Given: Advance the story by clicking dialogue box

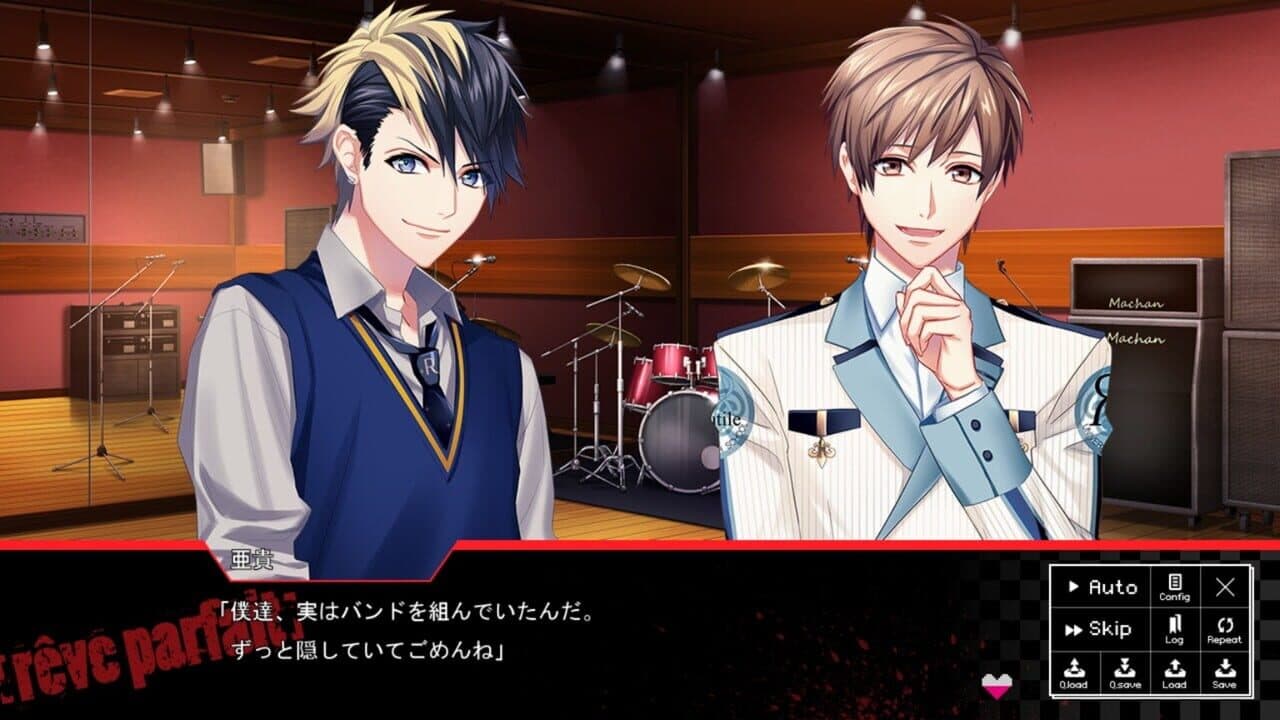Looking at the screenshot, I should [500, 630].
